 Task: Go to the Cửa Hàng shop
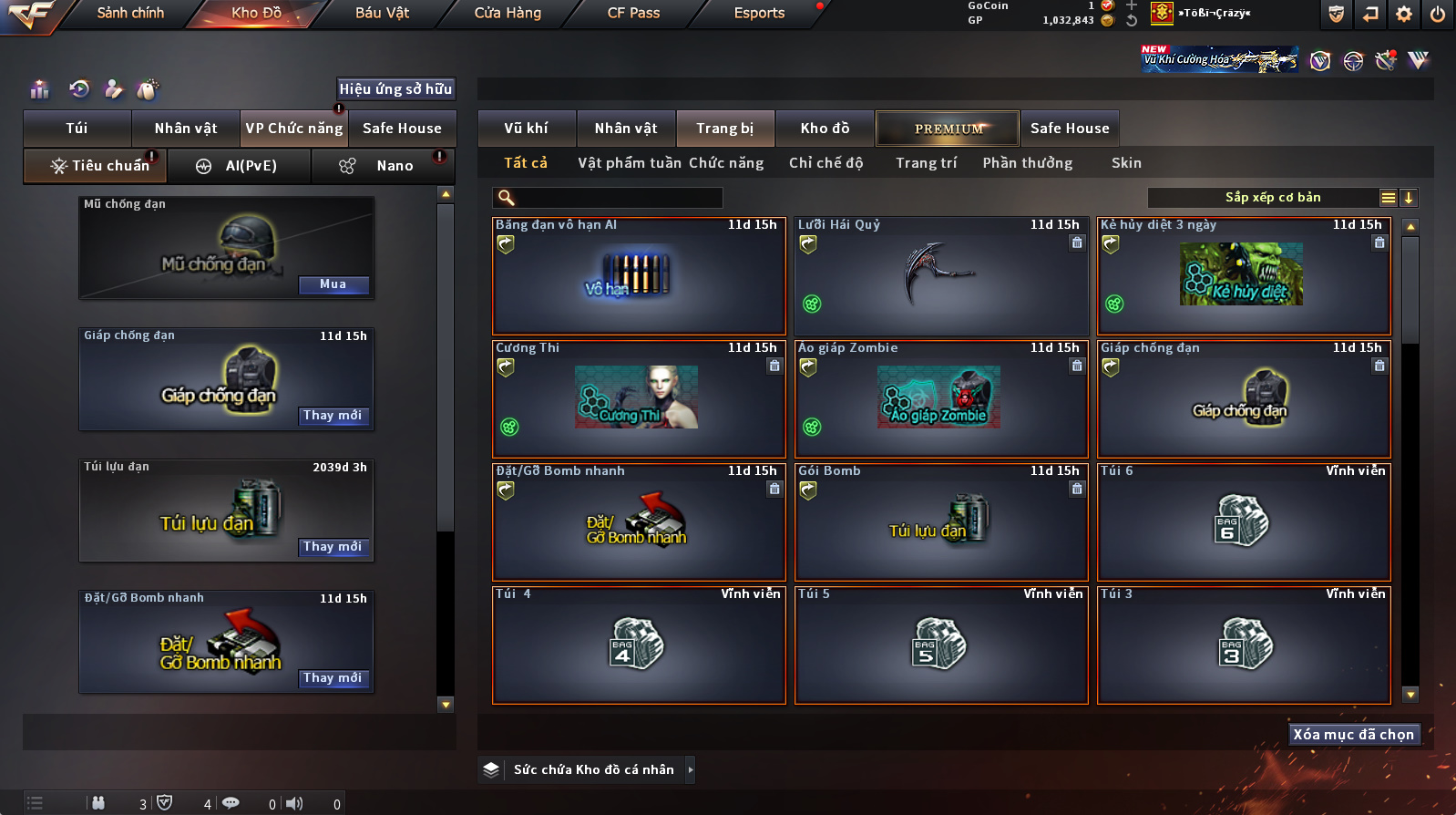508,14
